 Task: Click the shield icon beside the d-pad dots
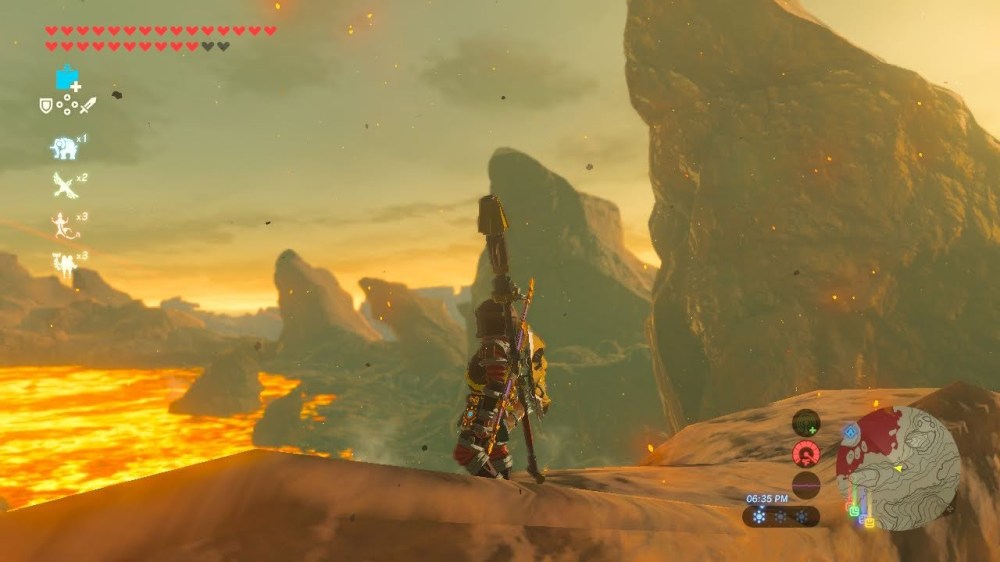(x=46, y=104)
